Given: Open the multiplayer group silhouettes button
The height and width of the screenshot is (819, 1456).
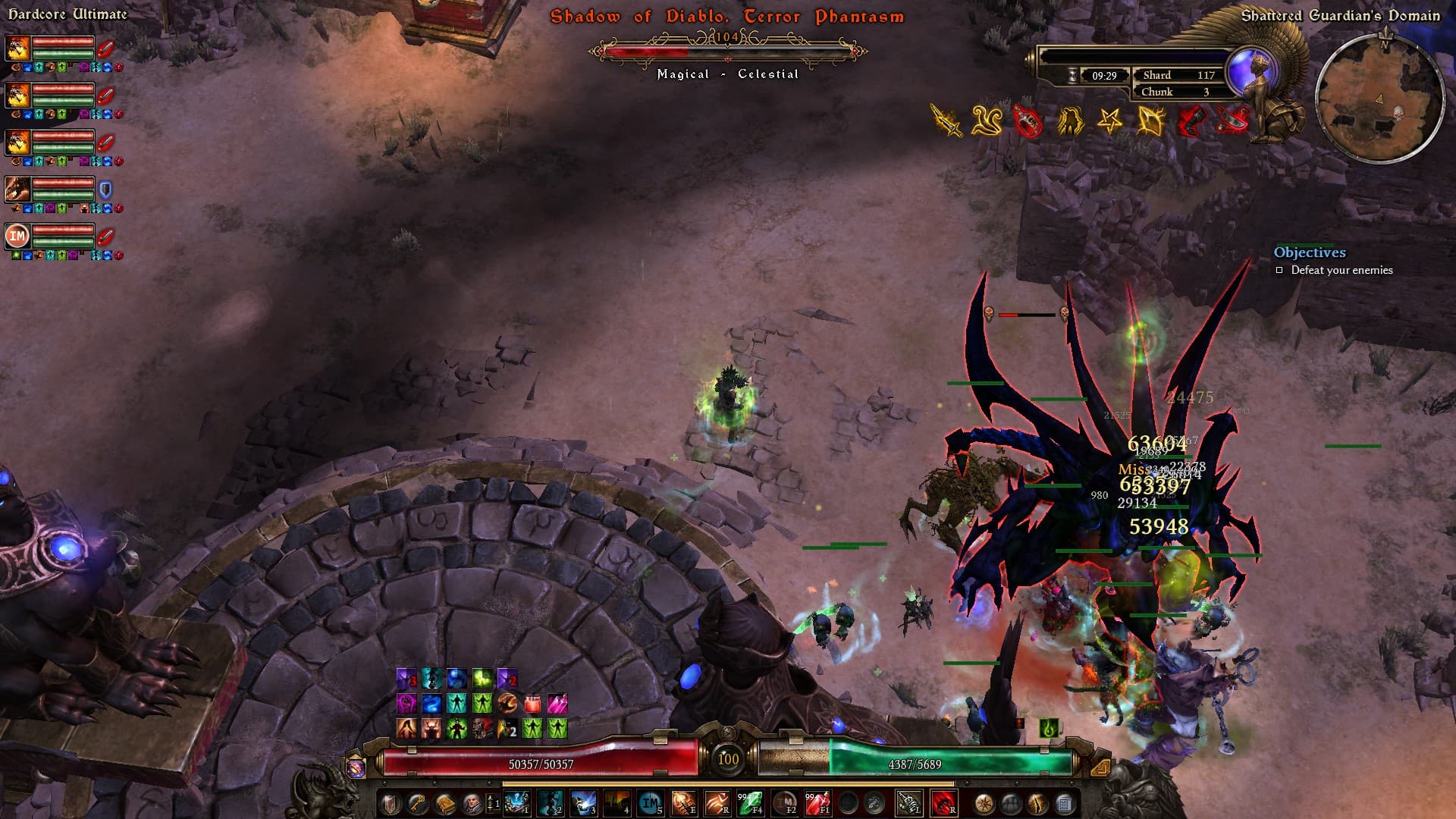Looking at the screenshot, I should coord(1011,803).
